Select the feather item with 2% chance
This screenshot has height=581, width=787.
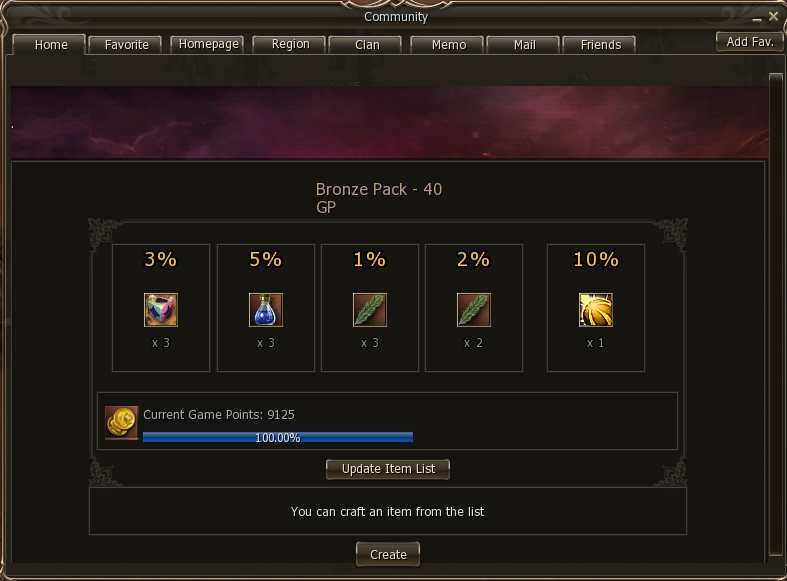(x=473, y=310)
